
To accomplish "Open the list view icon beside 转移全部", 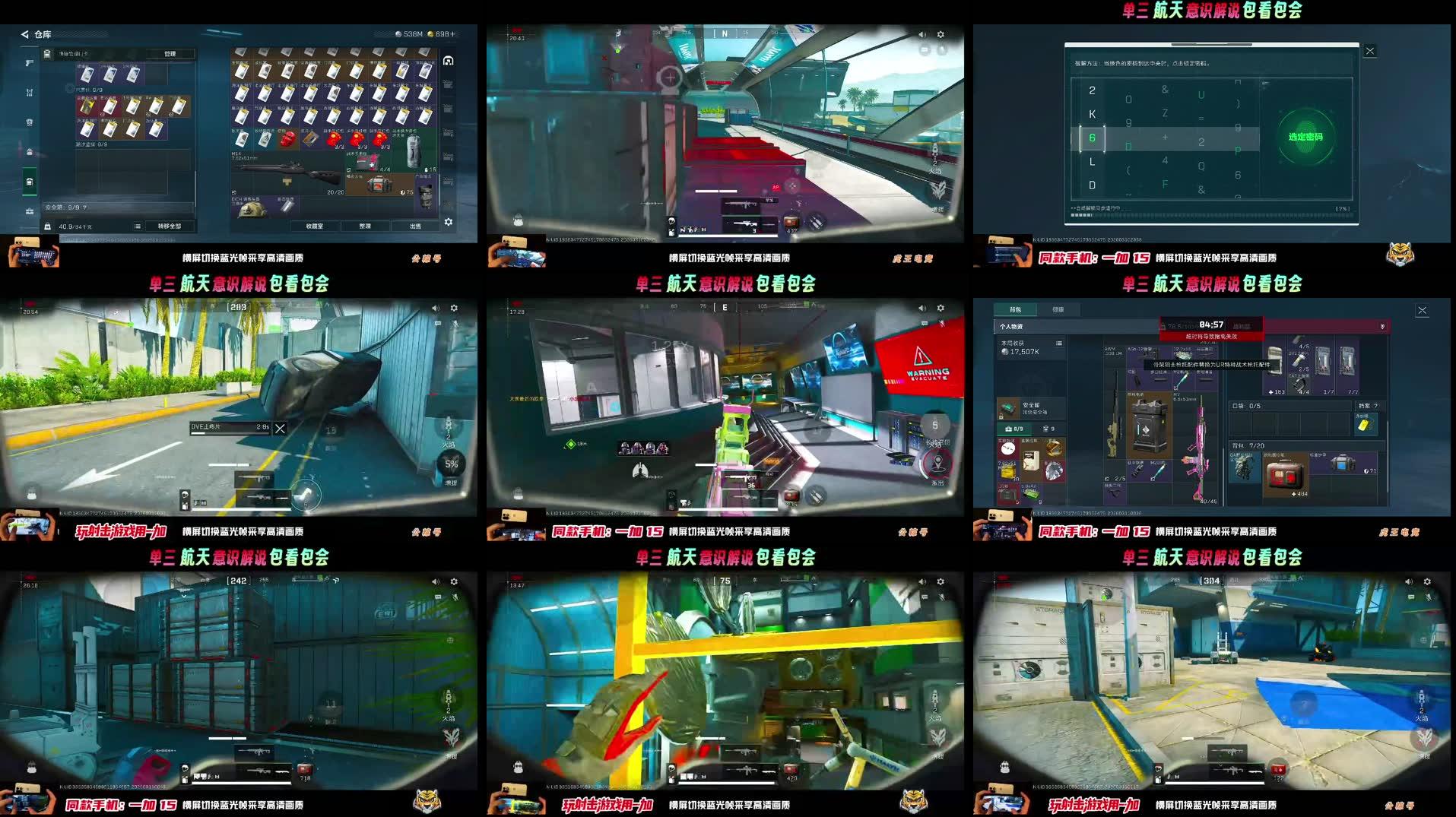I will click(x=136, y=225).
